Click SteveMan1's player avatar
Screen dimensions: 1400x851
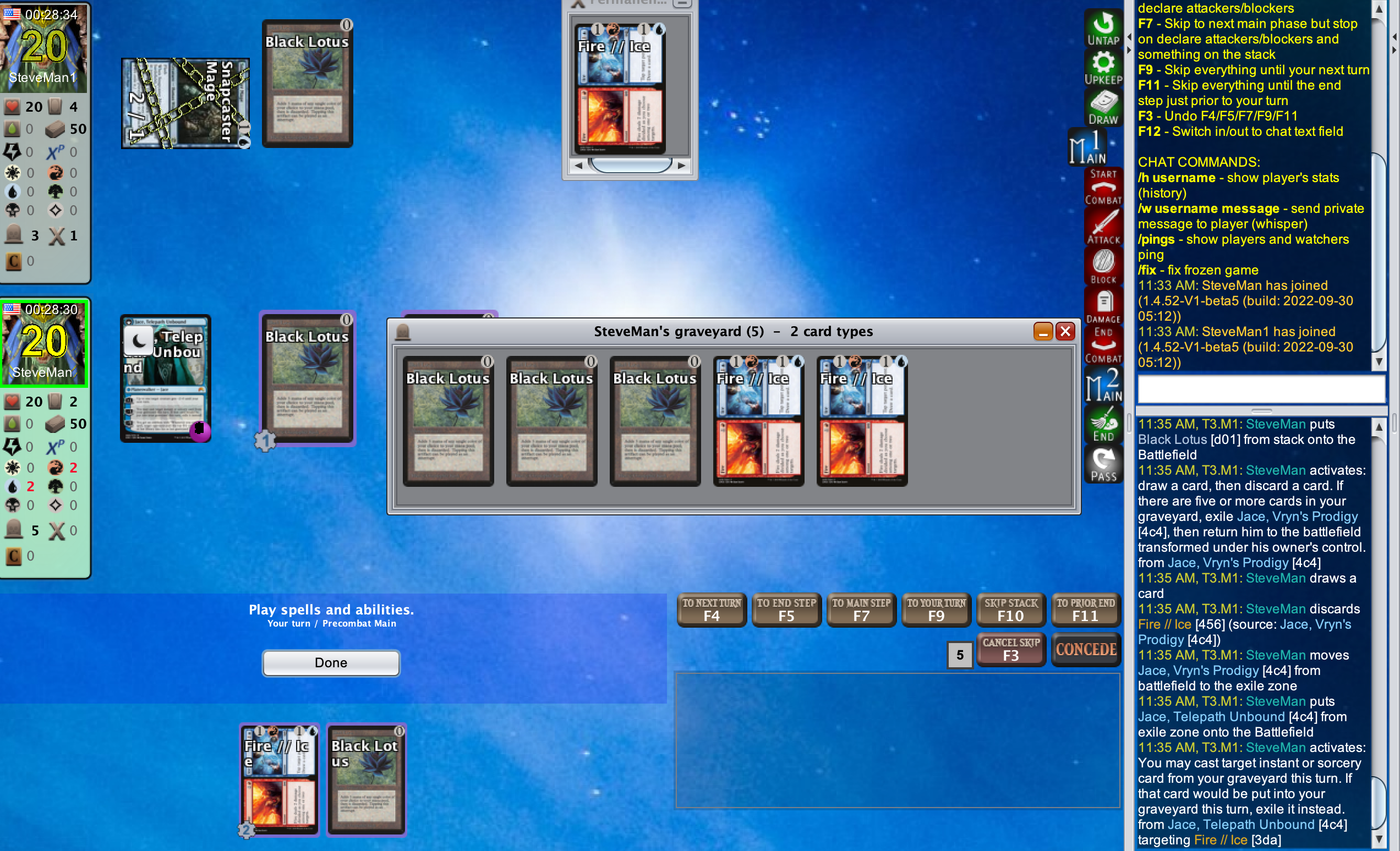[x=45, y=48]
